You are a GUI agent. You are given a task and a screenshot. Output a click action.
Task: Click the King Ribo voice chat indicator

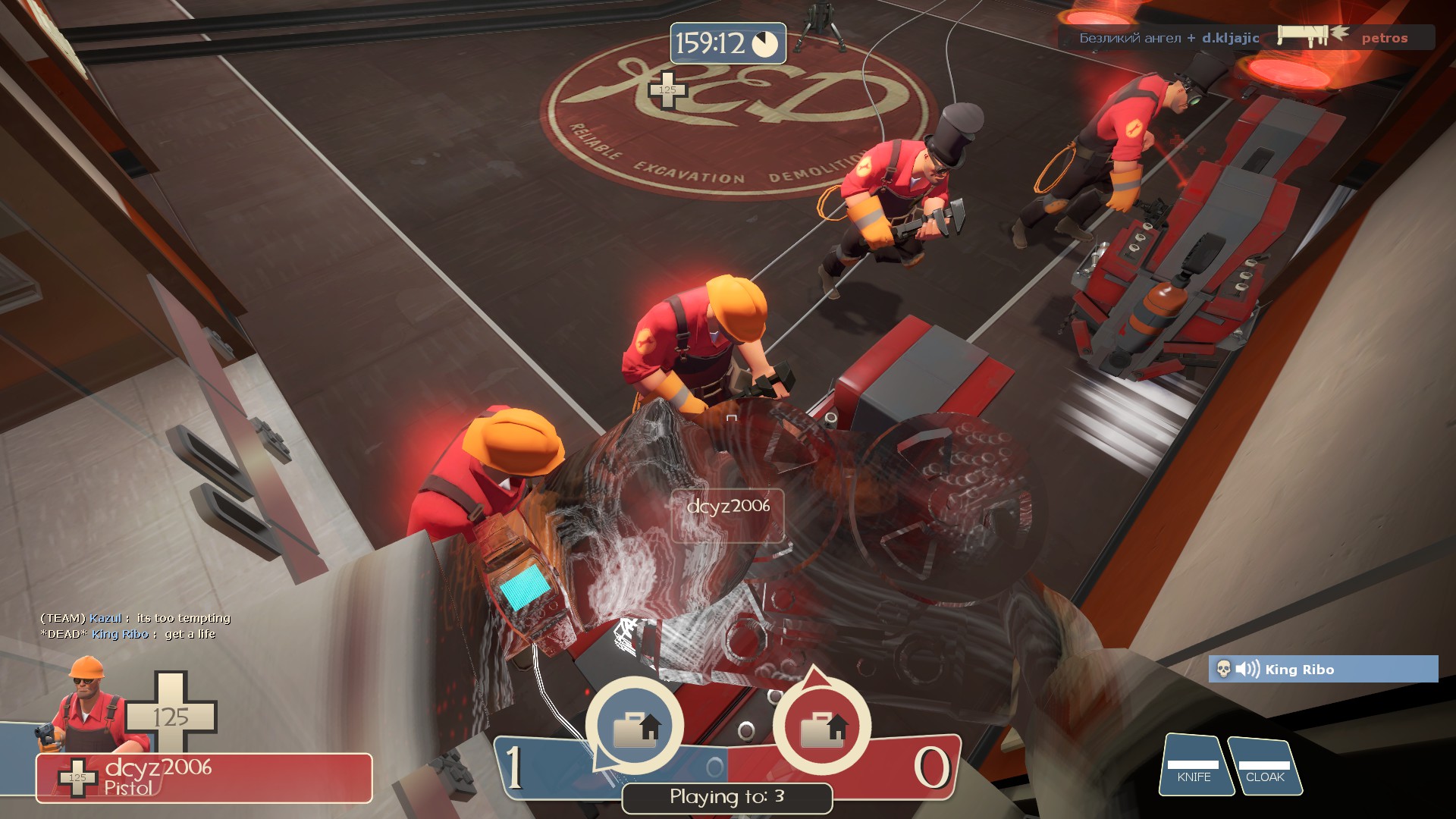[1323, 669]
